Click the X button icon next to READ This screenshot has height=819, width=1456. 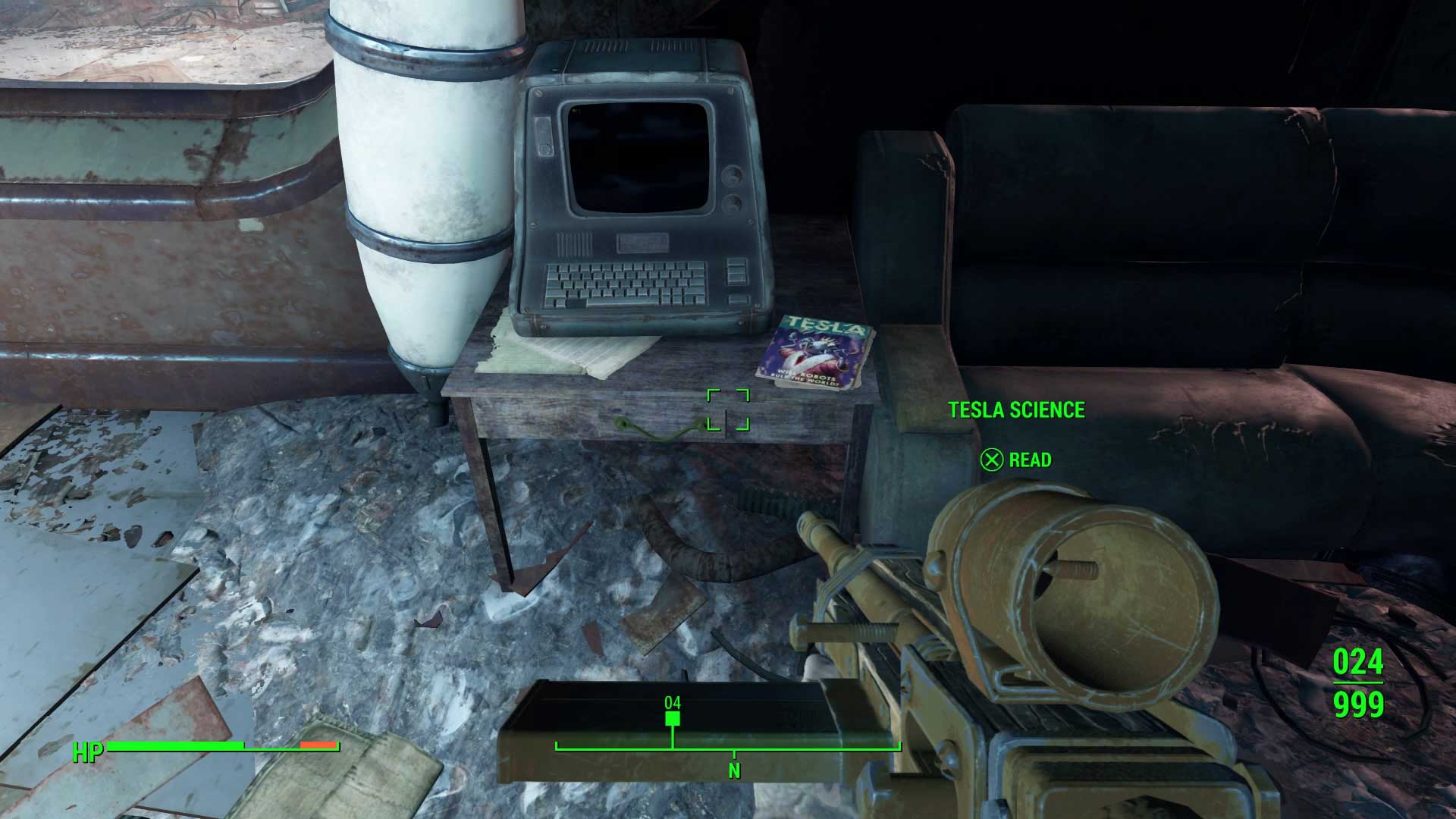coord(991,460)
